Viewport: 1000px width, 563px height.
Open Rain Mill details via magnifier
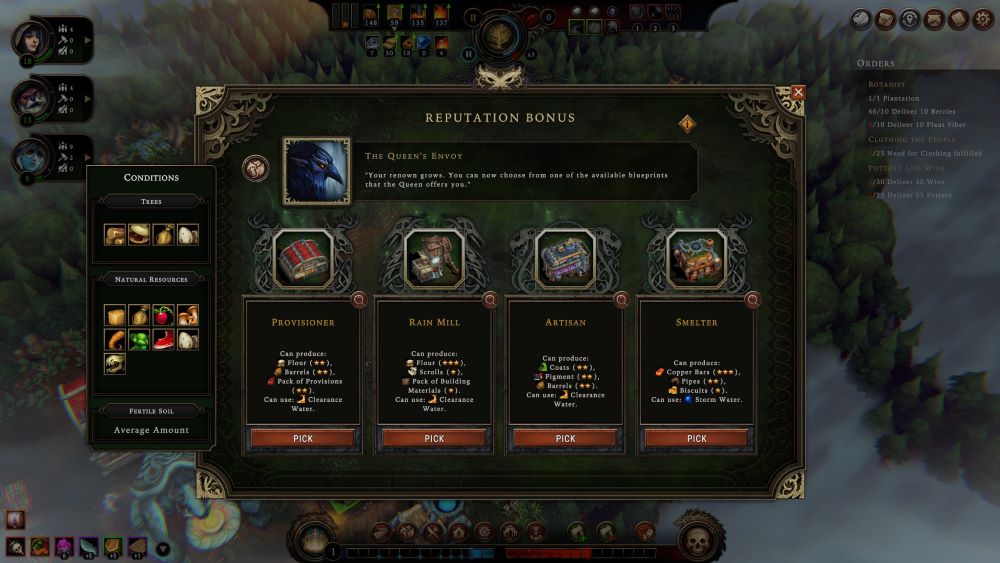490,299
